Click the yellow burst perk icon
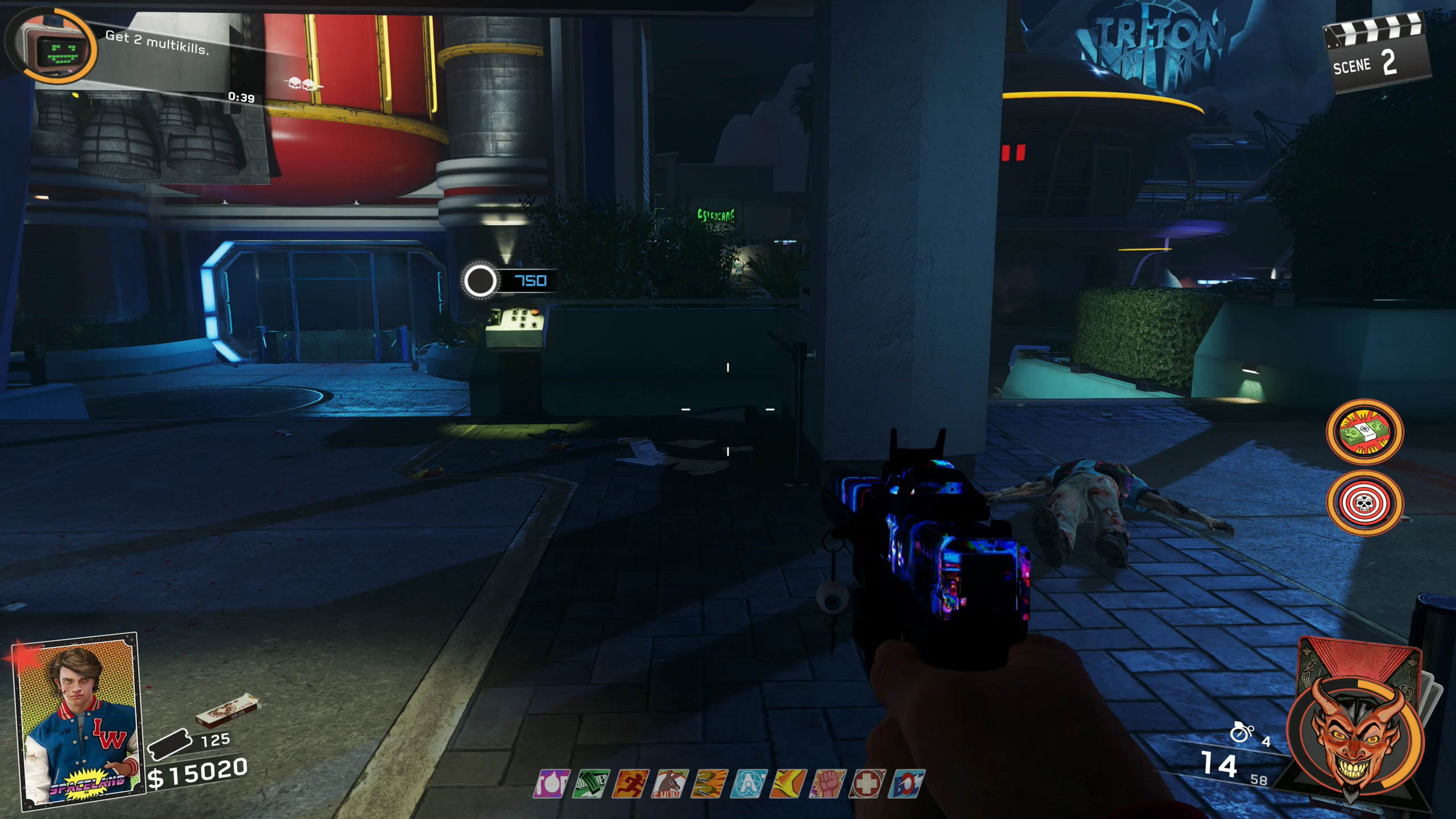The image size is (1456, 819). click(x=788, y=784)
